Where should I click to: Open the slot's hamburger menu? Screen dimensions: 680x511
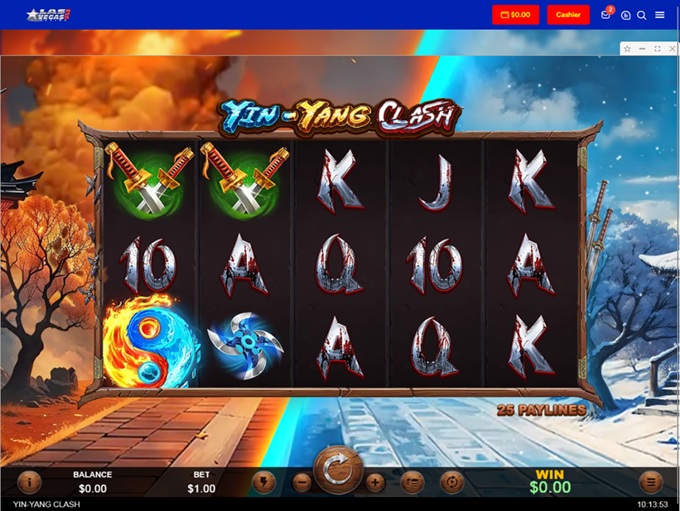pos(651,481)
